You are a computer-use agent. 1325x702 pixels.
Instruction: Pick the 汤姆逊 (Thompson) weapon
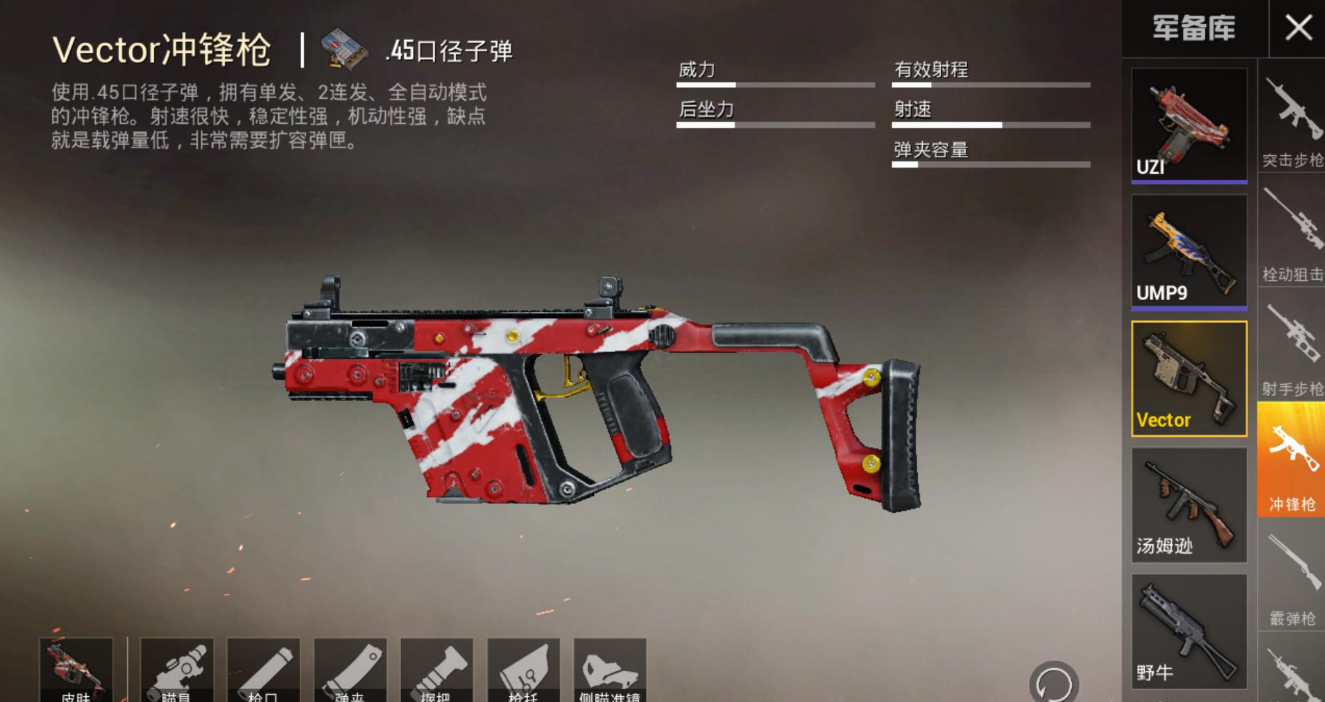pos(1189,504)
